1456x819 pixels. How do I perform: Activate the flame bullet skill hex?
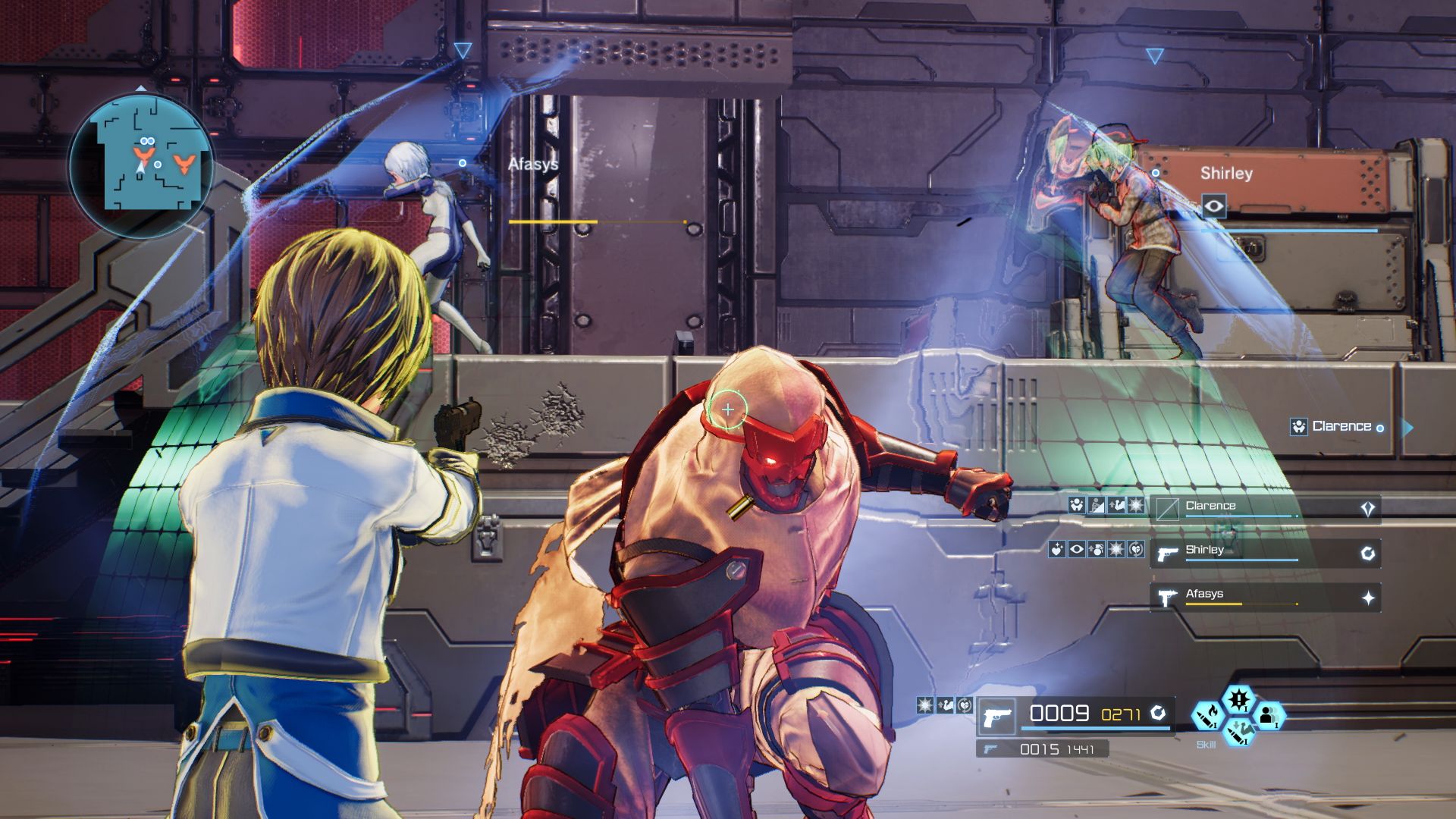[x=1208, y=717]
